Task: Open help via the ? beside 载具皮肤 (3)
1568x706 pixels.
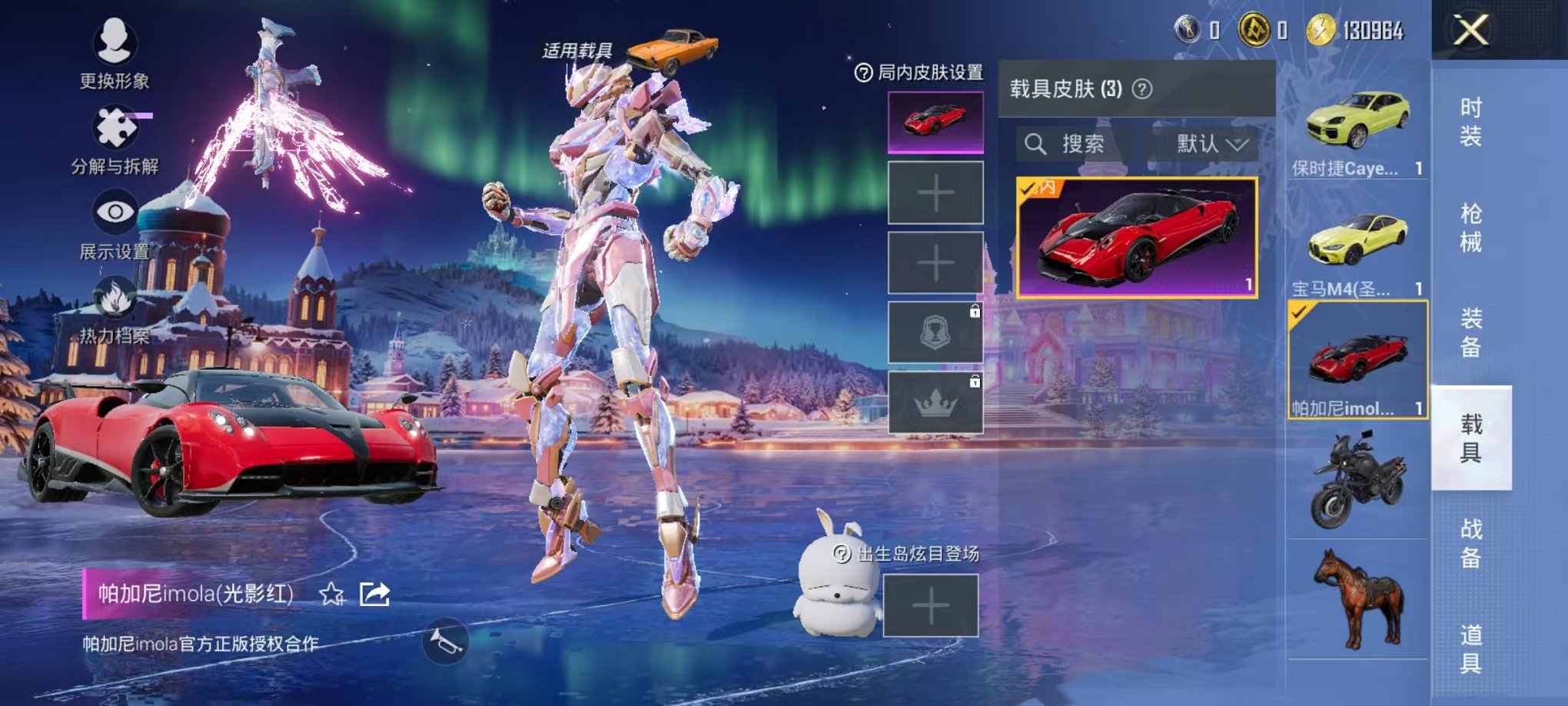Action: [1143, 88]
